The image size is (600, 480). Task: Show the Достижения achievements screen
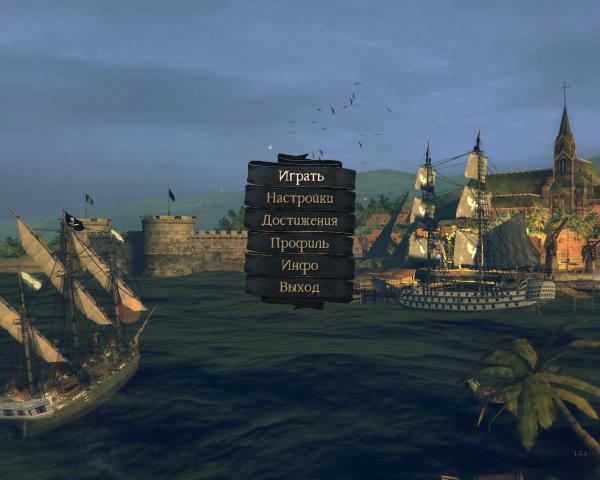coord(300,220)
